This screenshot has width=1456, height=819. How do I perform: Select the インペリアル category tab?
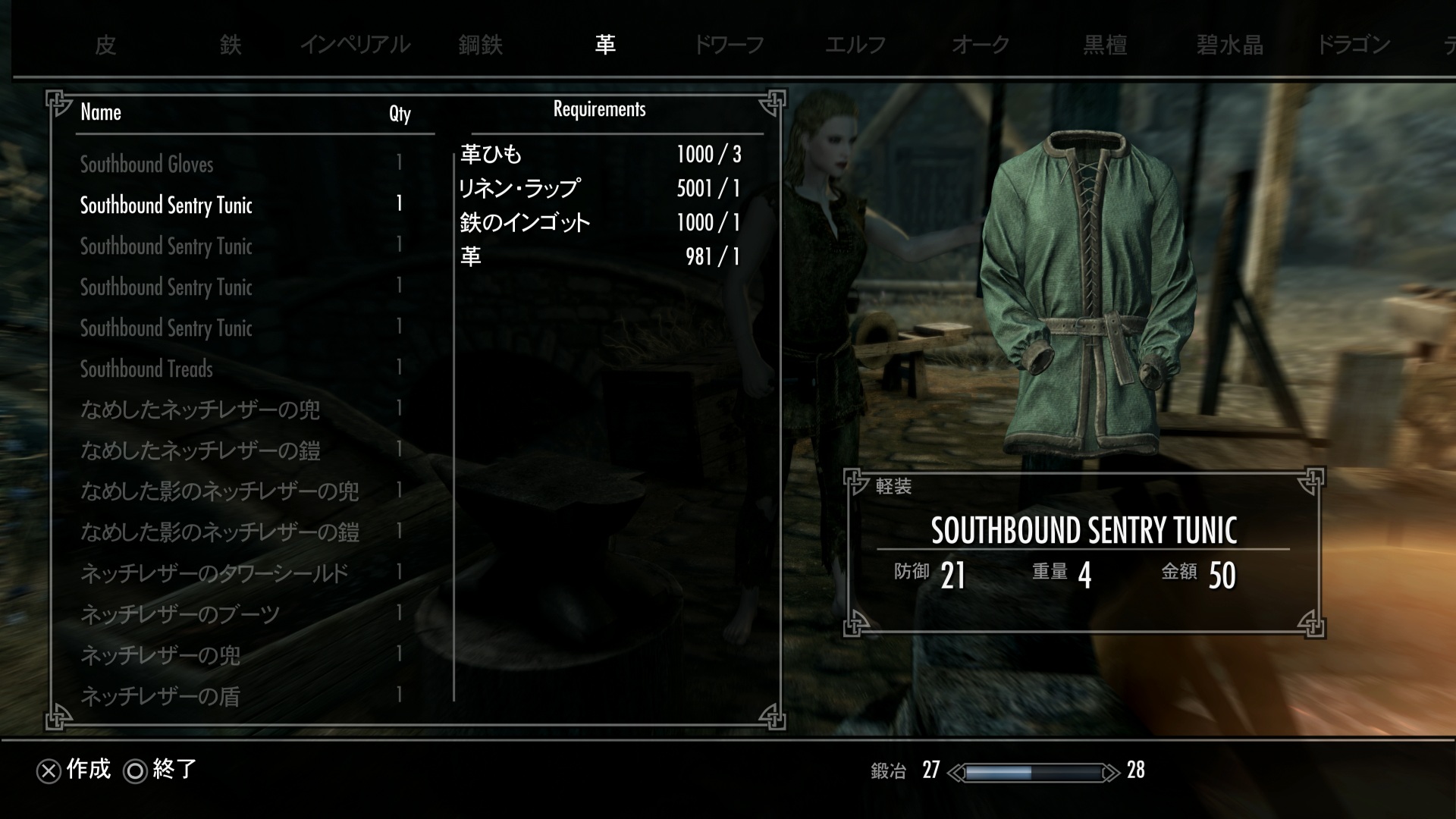(x=355, y=45)
